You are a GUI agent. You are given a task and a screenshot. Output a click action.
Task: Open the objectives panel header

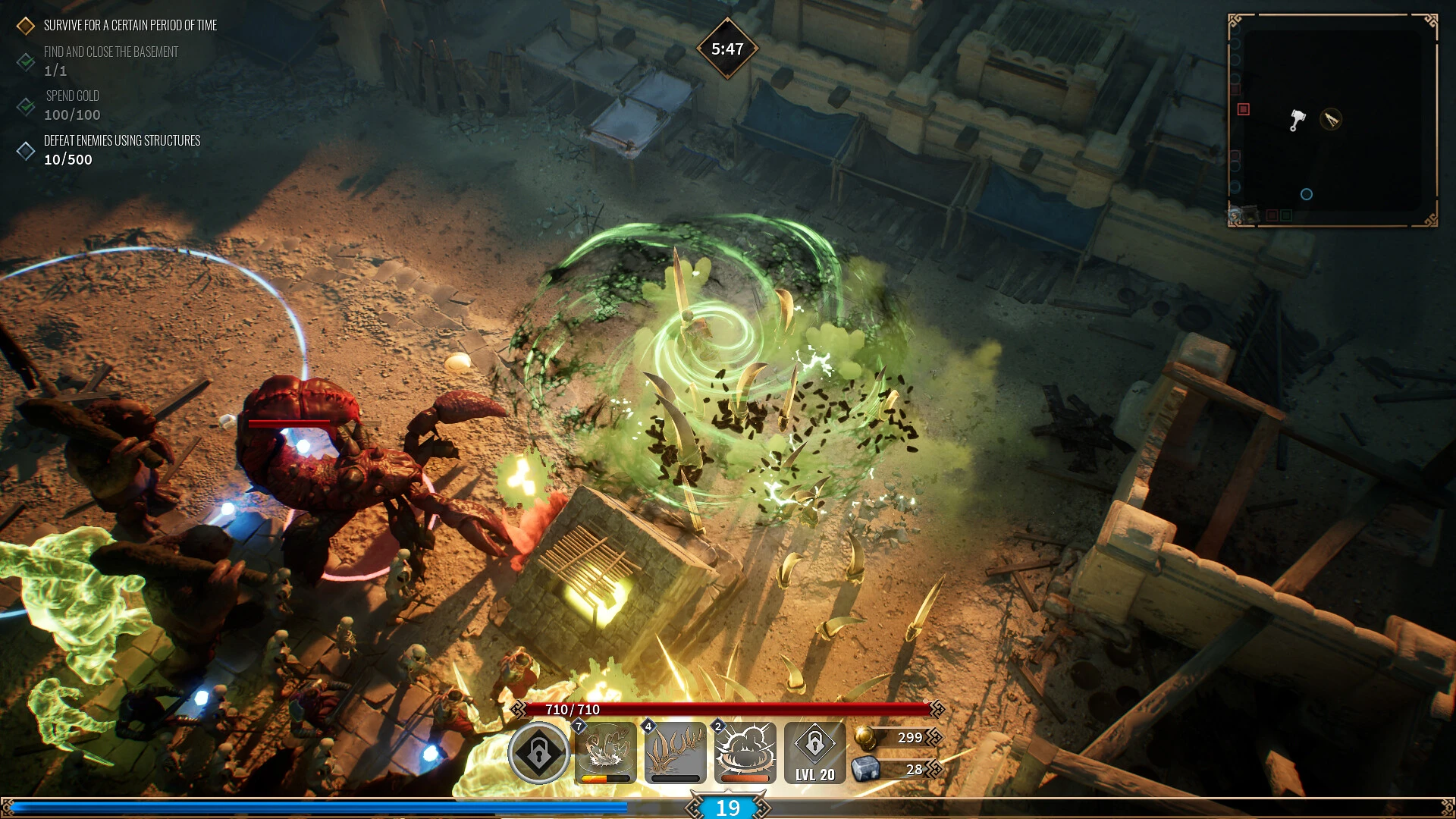pyautogui.click(x=129, y=25)
